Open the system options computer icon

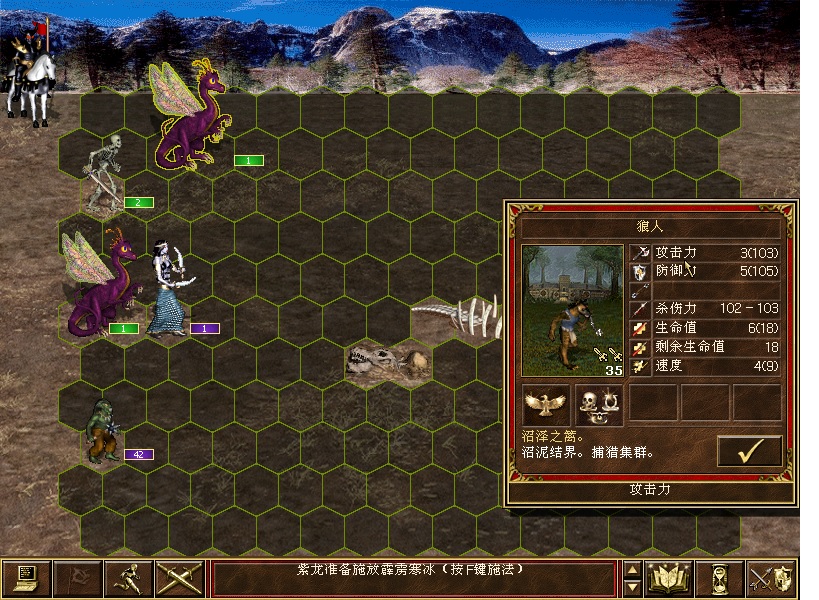pyautogui.click(x=26, y=578)
